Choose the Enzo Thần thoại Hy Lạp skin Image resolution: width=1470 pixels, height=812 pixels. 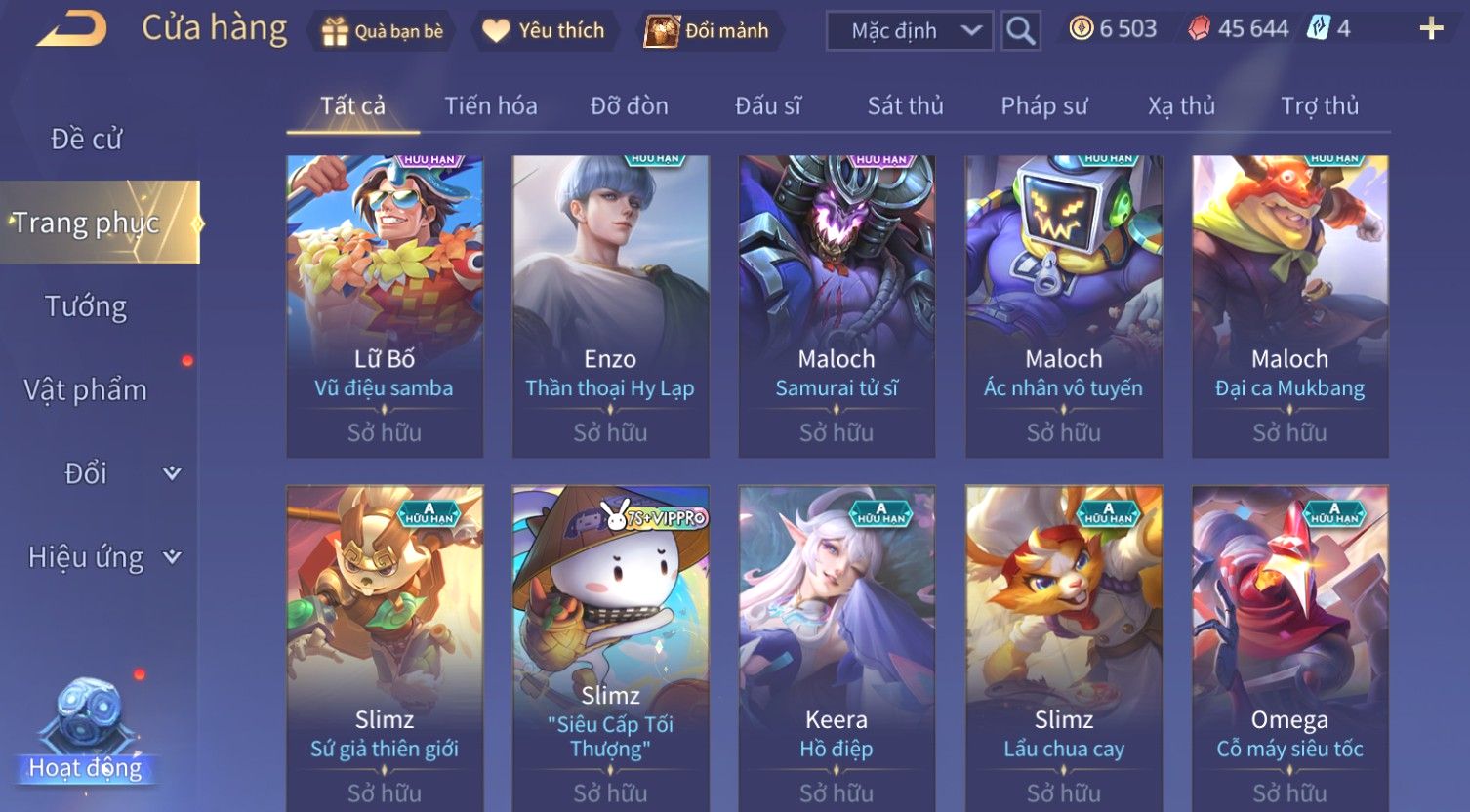coord(610,305)
